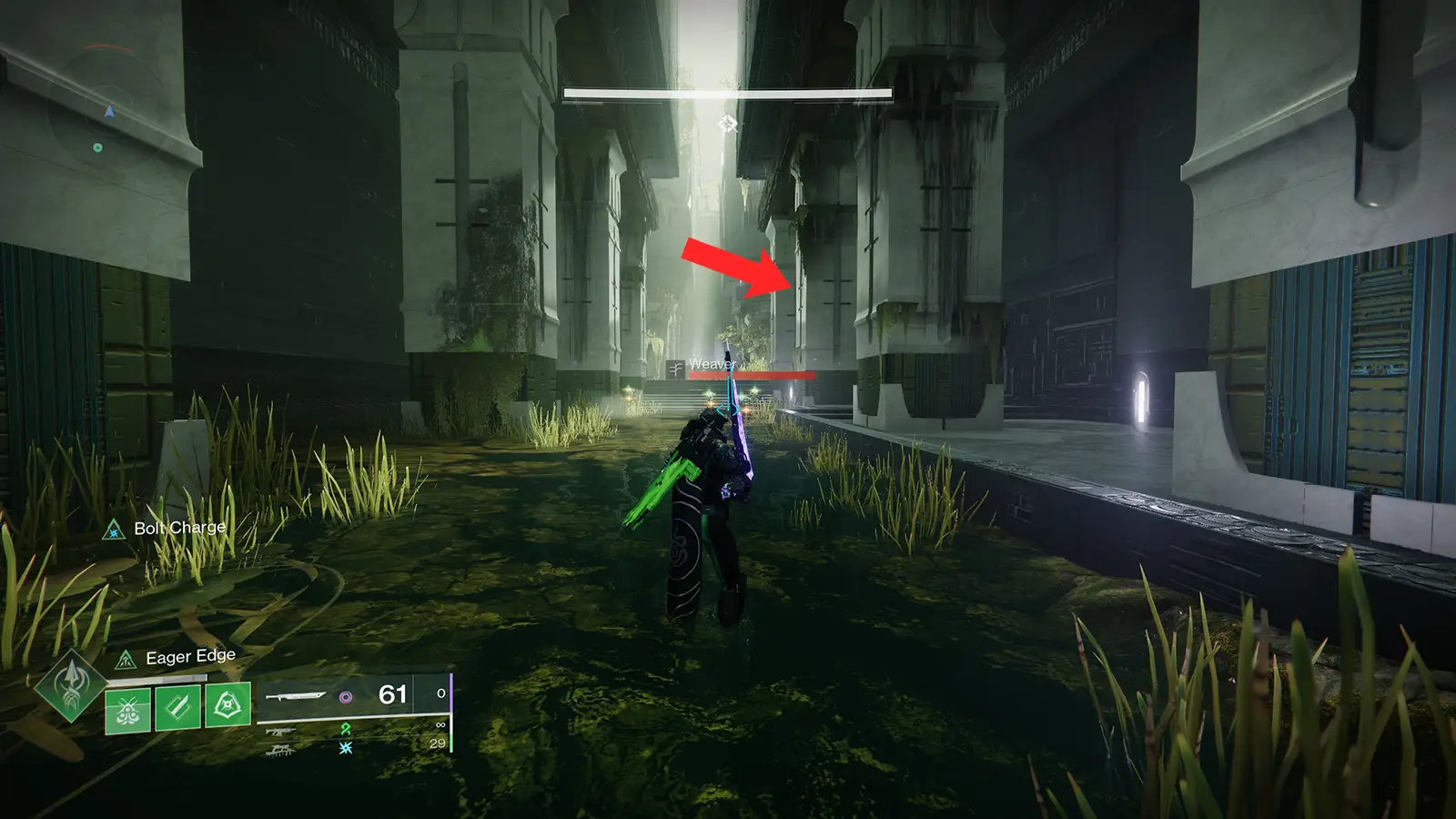Click the Bolt Charge buff icon
The image size is (1456, 819).
[114, 529]
